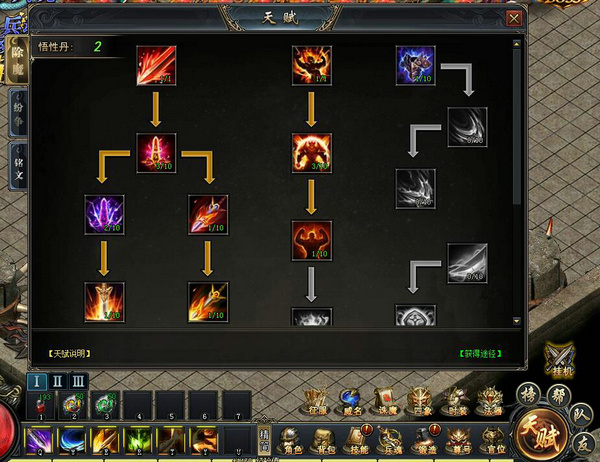Choose the flaming demon head talent
Screen dimensions: 600x462
(x=312, y=66)
